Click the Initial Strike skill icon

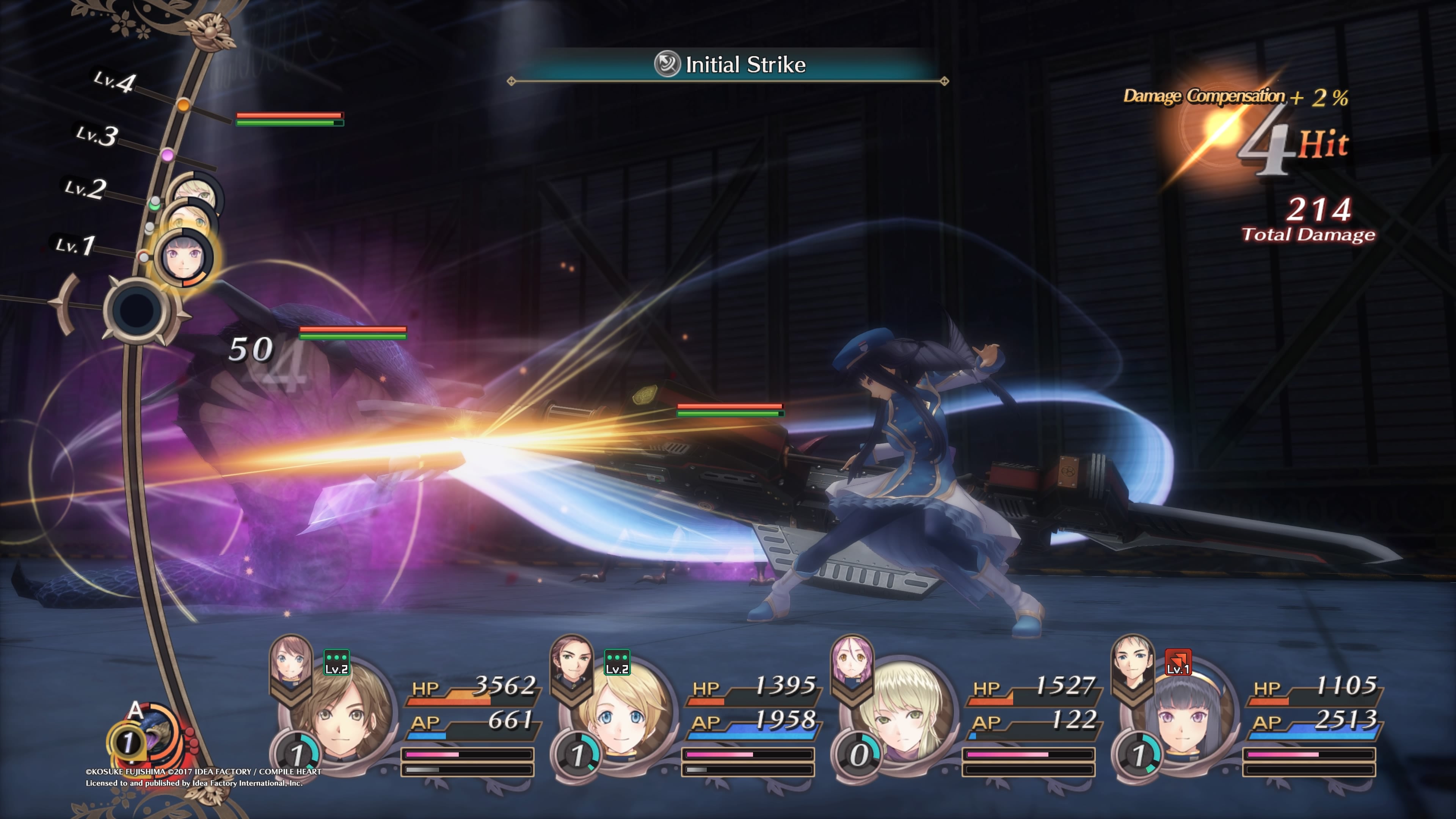[x=667, y=64]
